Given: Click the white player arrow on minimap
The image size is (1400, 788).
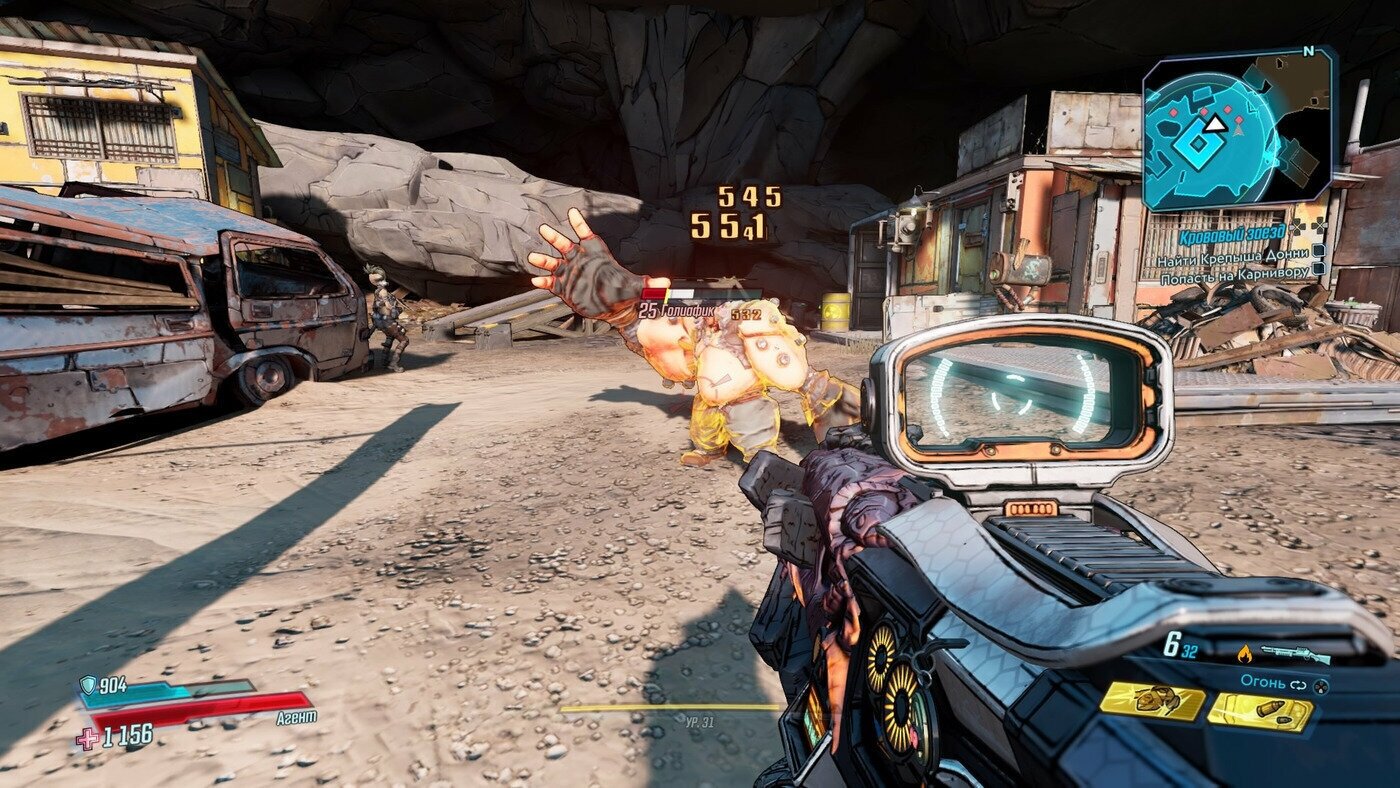Looking at the screenshot, I should click(x=1214, y=124).
